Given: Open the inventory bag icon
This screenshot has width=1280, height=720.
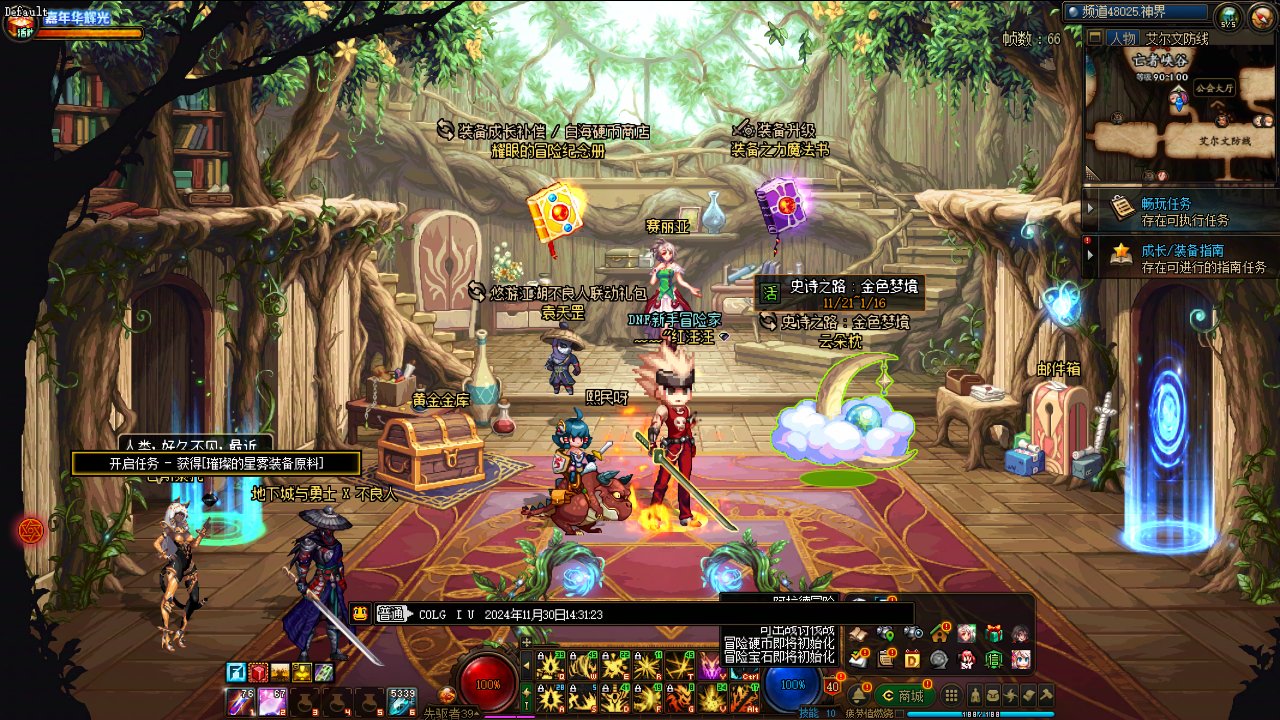Looking at the screenshot, I should pyautogui.click(x=992, y=695).
